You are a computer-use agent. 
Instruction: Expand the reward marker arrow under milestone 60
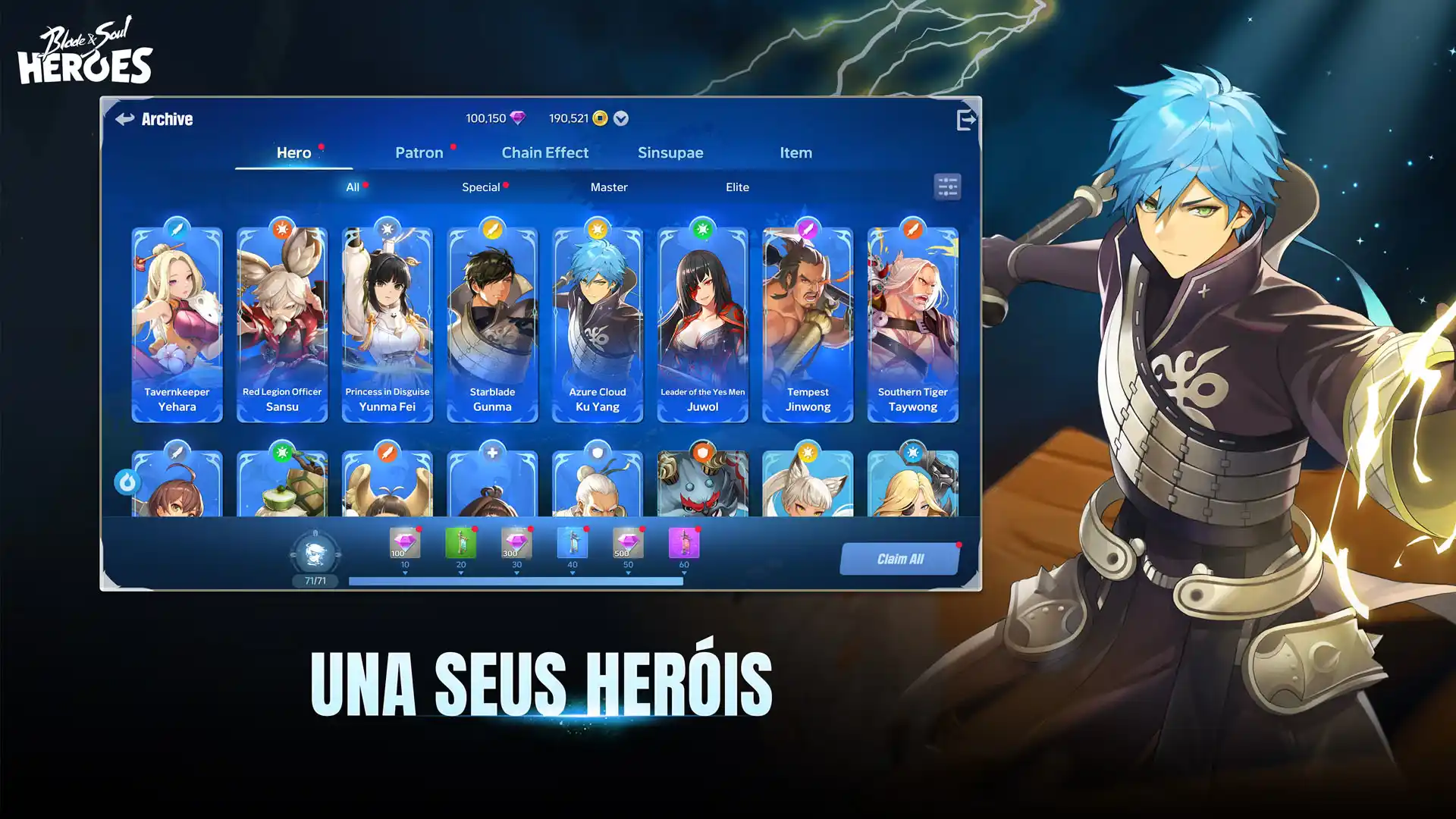(683, 573)
